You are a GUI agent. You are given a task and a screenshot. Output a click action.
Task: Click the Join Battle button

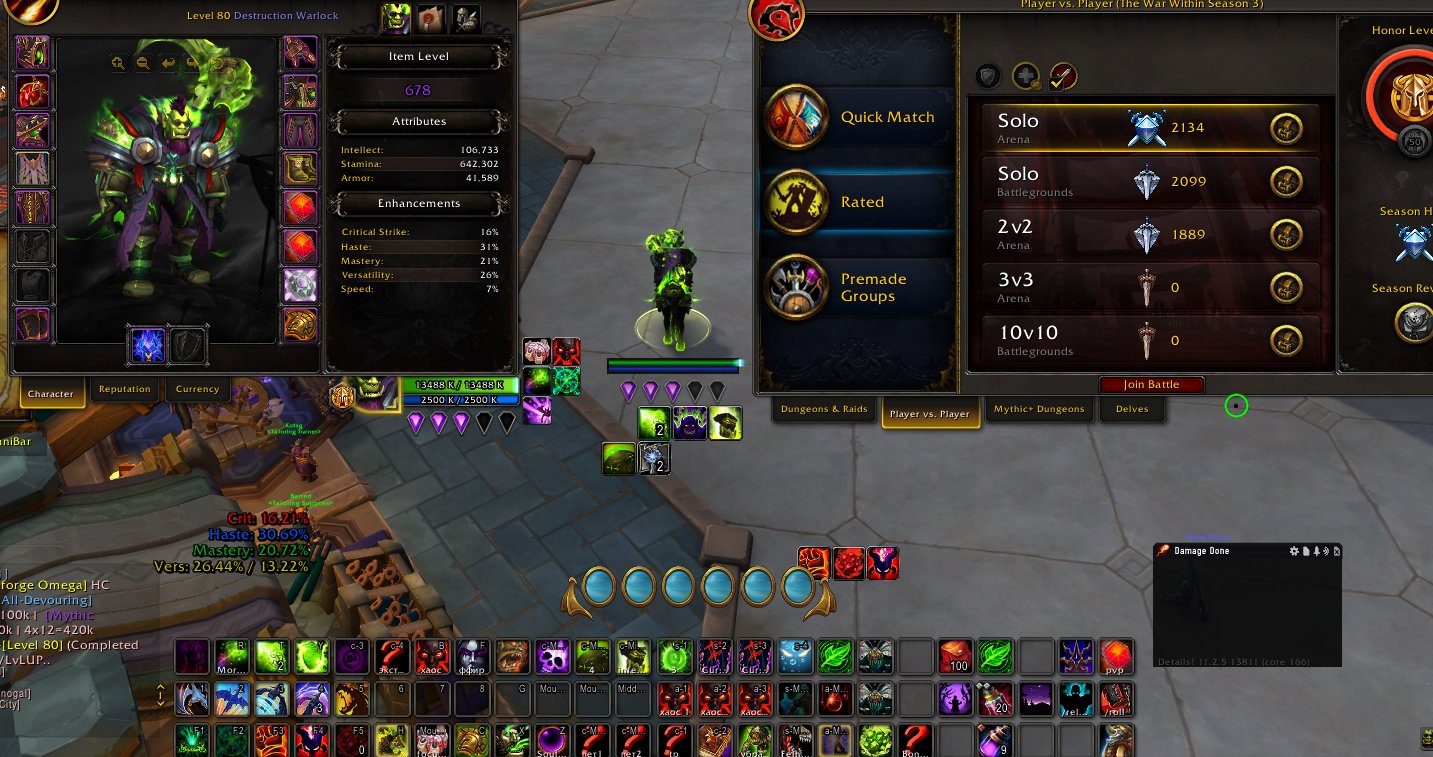point(1151,384)
